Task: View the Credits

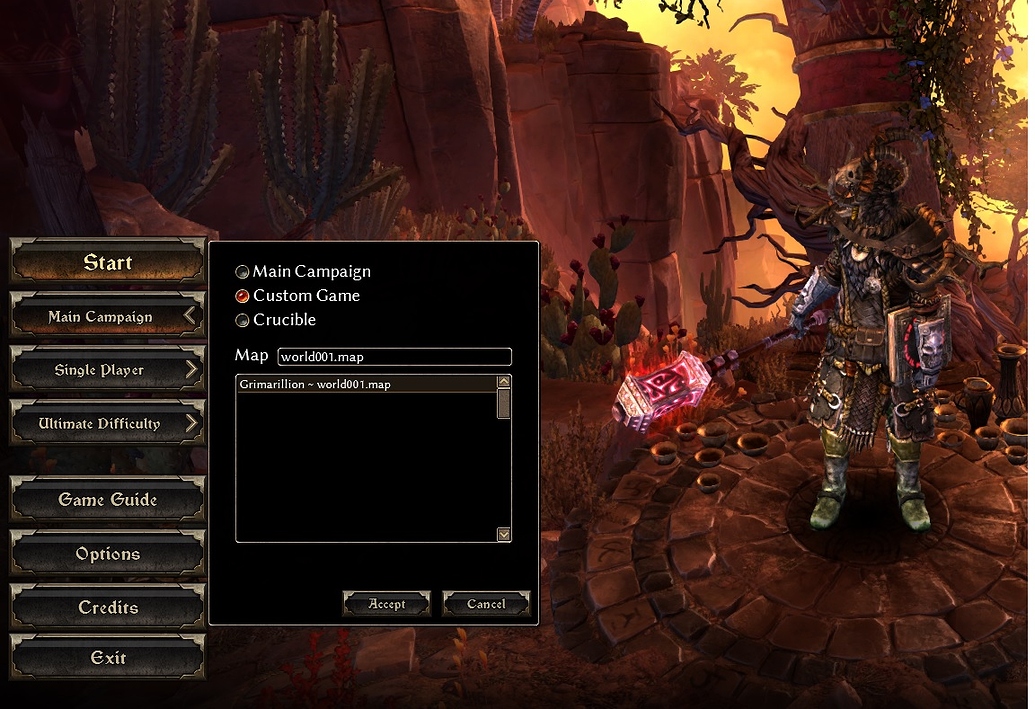Action: (107, 608)
